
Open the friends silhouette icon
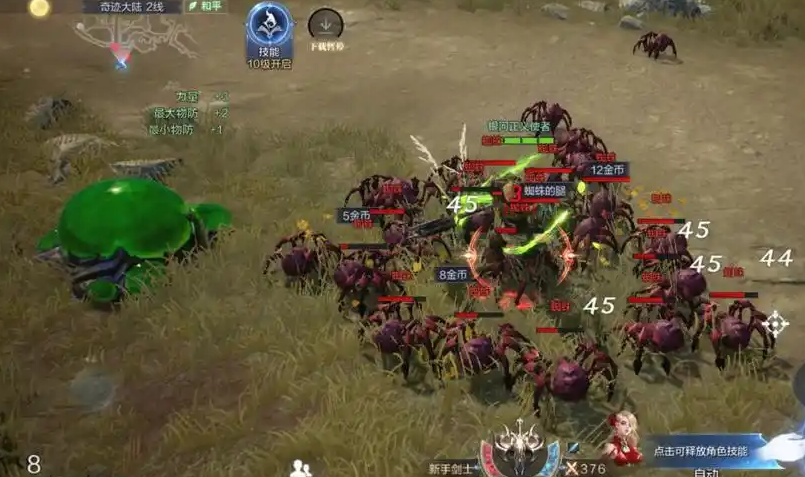(x=299, y=467)
